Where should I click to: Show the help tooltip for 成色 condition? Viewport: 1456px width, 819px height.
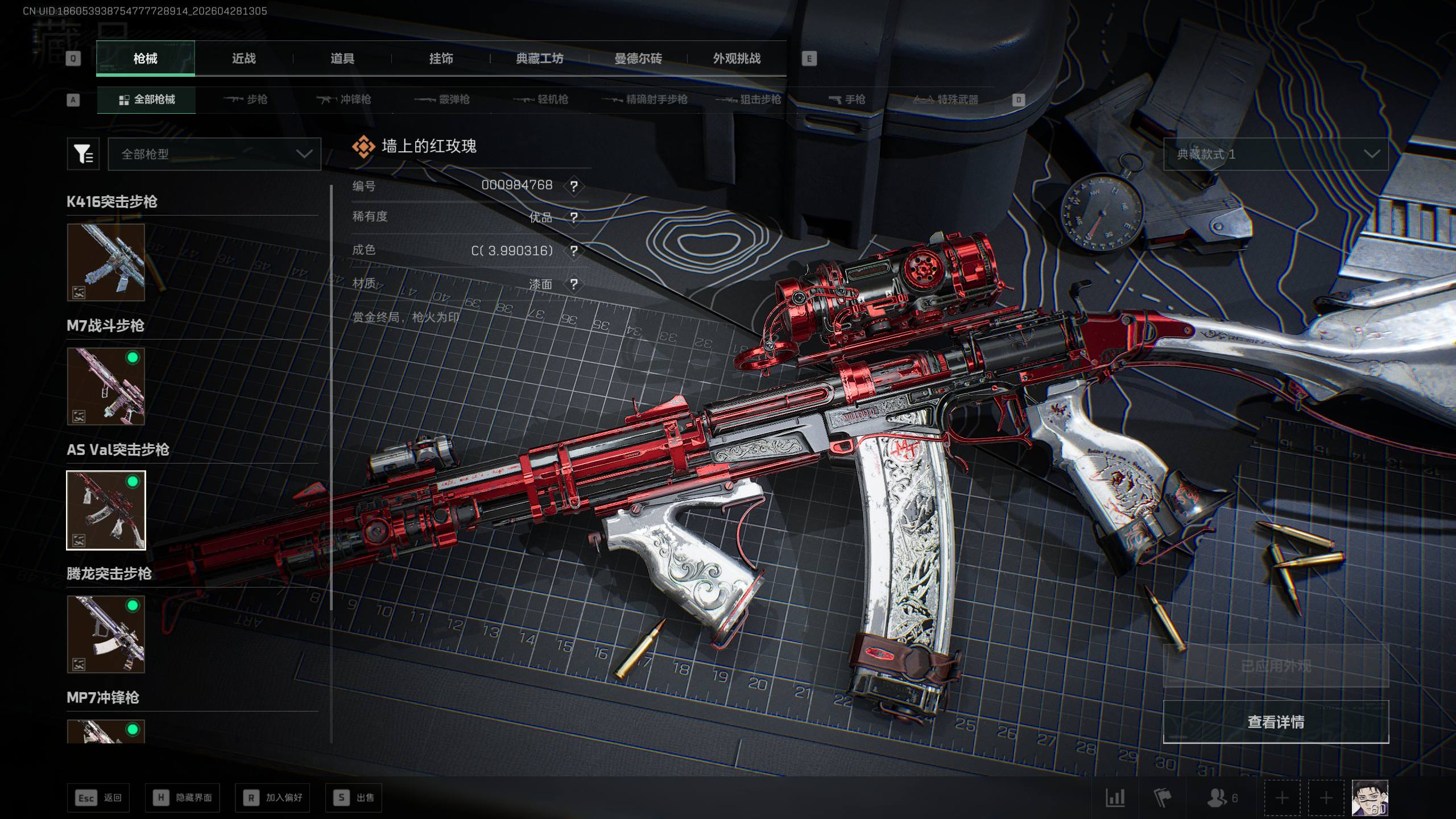574,251
